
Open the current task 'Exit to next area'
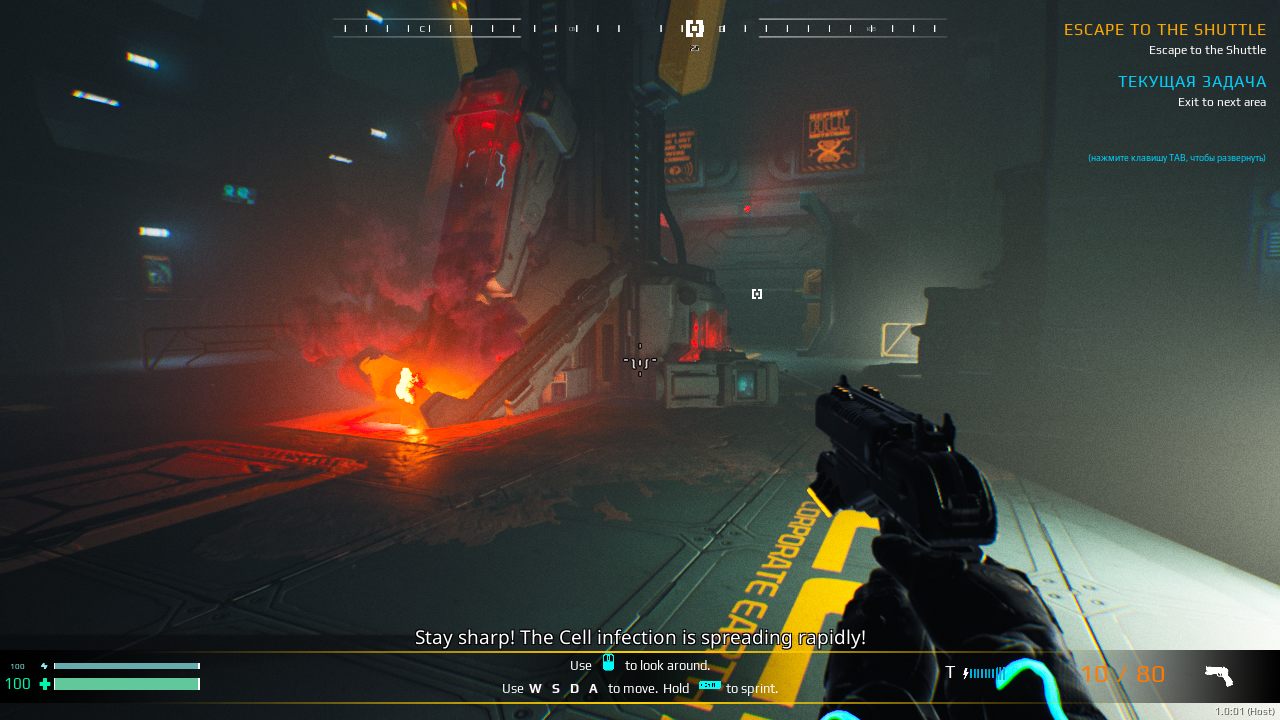click(1221, 102)
